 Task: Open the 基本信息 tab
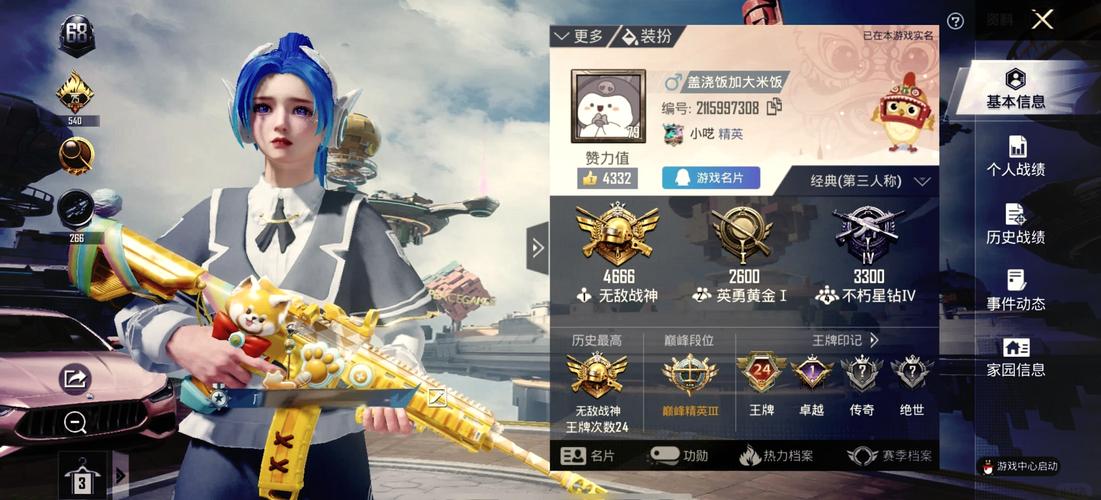coord(1016,89)
